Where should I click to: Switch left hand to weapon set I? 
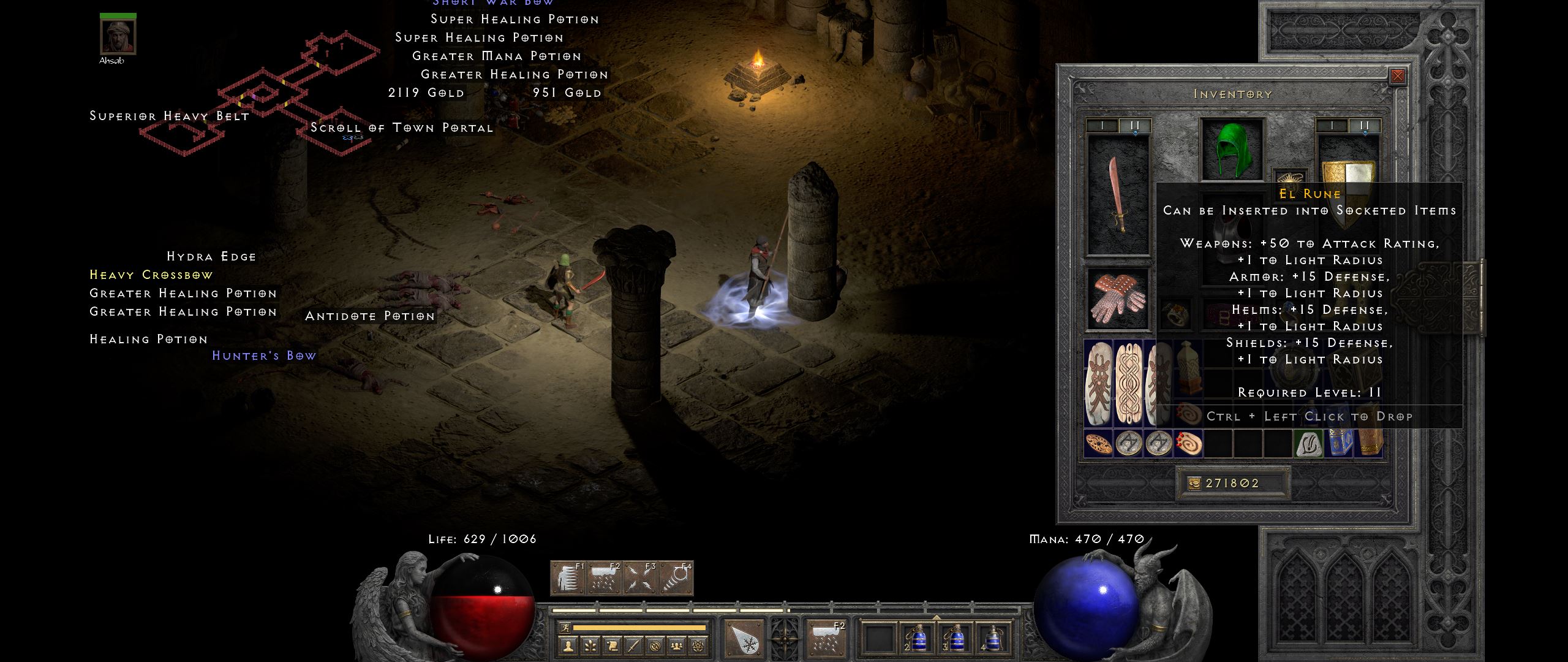1102,126
